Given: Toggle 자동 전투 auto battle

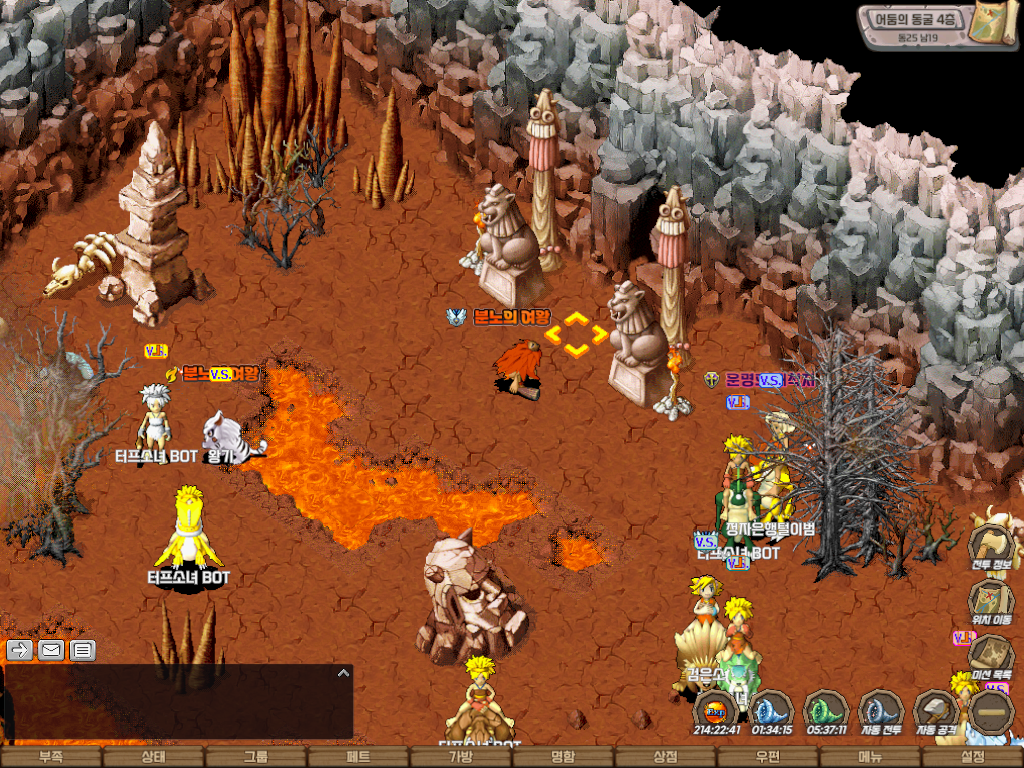Looking at the screenshot, I should tap(881, 711).
